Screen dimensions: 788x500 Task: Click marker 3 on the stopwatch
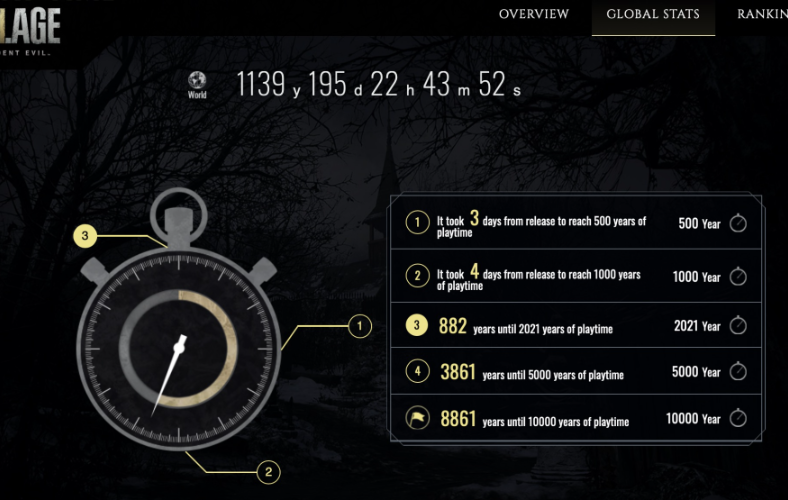(86, 237)
